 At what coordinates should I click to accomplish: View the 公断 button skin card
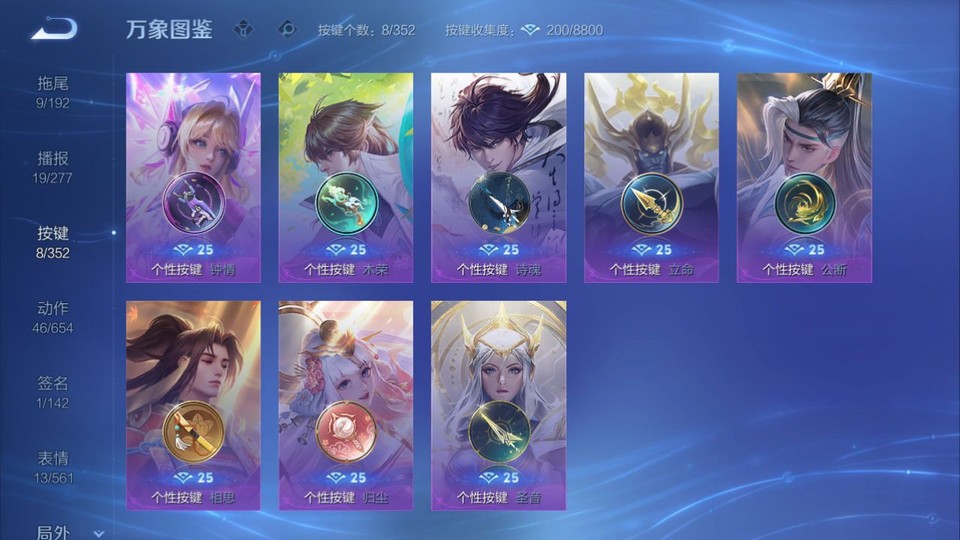(804, 177)
